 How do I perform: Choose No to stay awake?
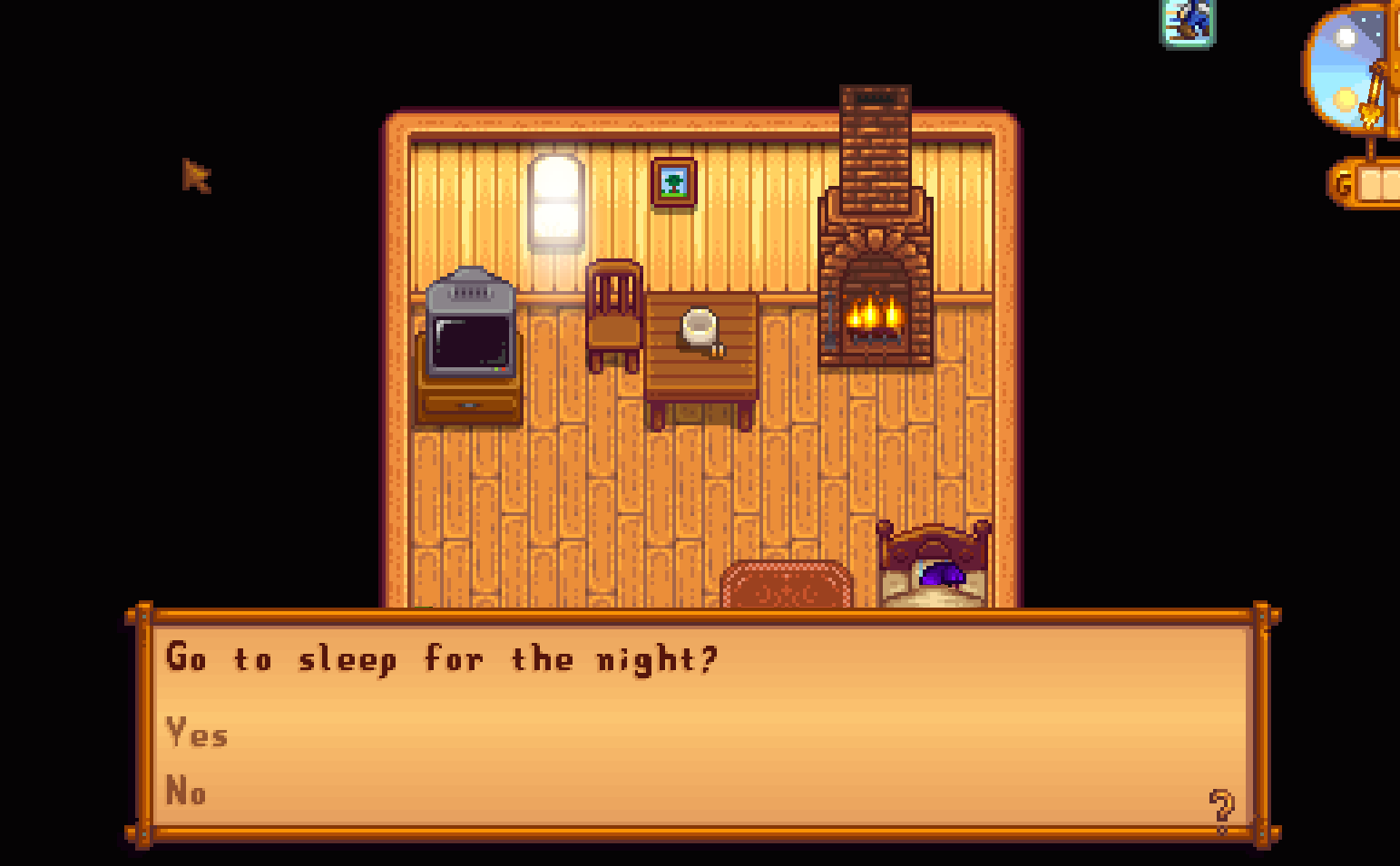[188, 791]
